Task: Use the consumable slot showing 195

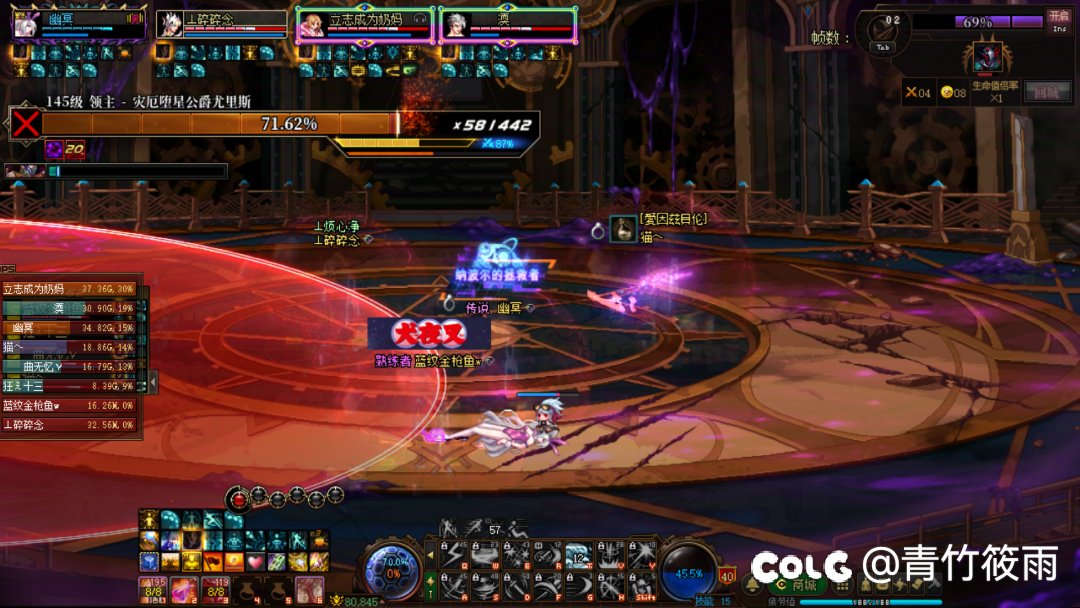Action: (154, 589)
